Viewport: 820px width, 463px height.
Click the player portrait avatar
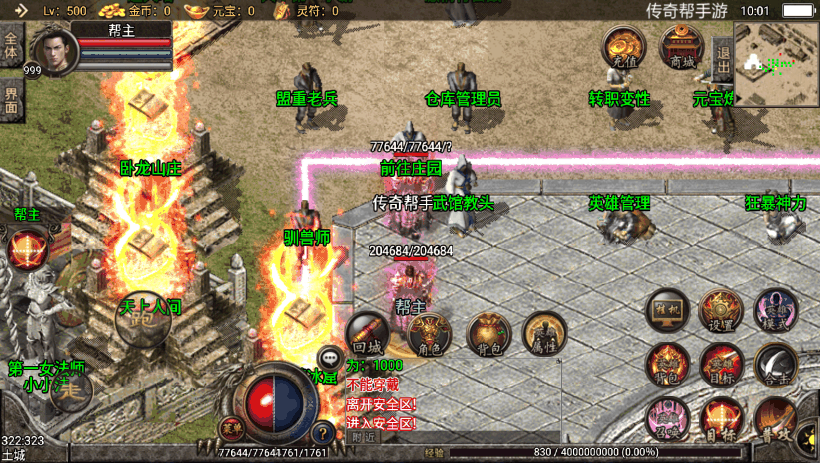53,48
